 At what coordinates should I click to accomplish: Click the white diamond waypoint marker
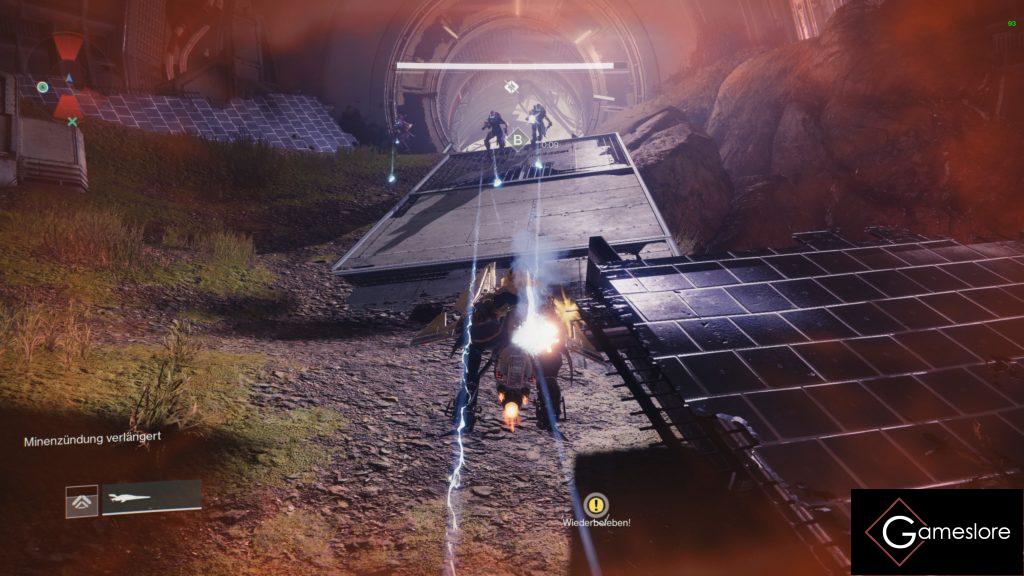512,87
